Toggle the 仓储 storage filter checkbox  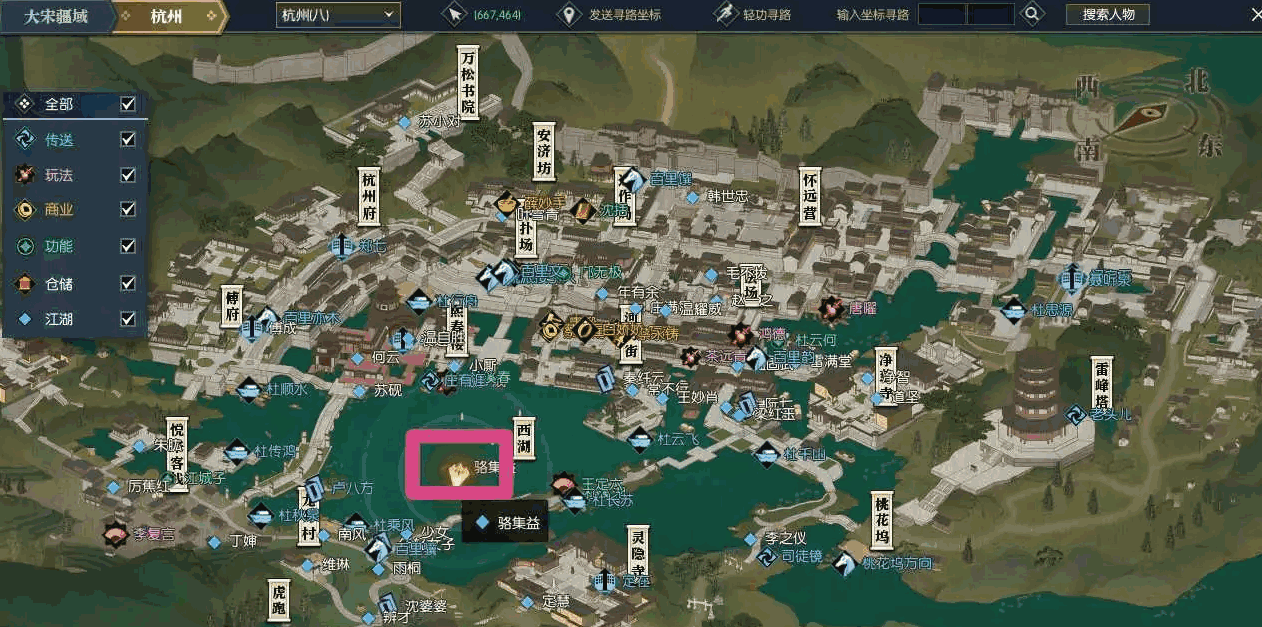[x=128, y=283]
